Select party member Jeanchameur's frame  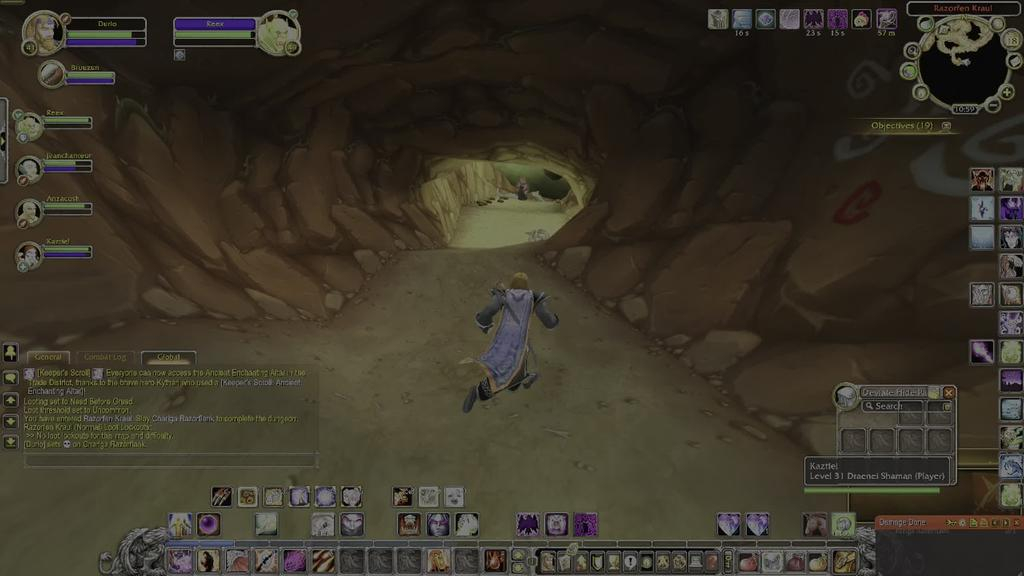29,167
